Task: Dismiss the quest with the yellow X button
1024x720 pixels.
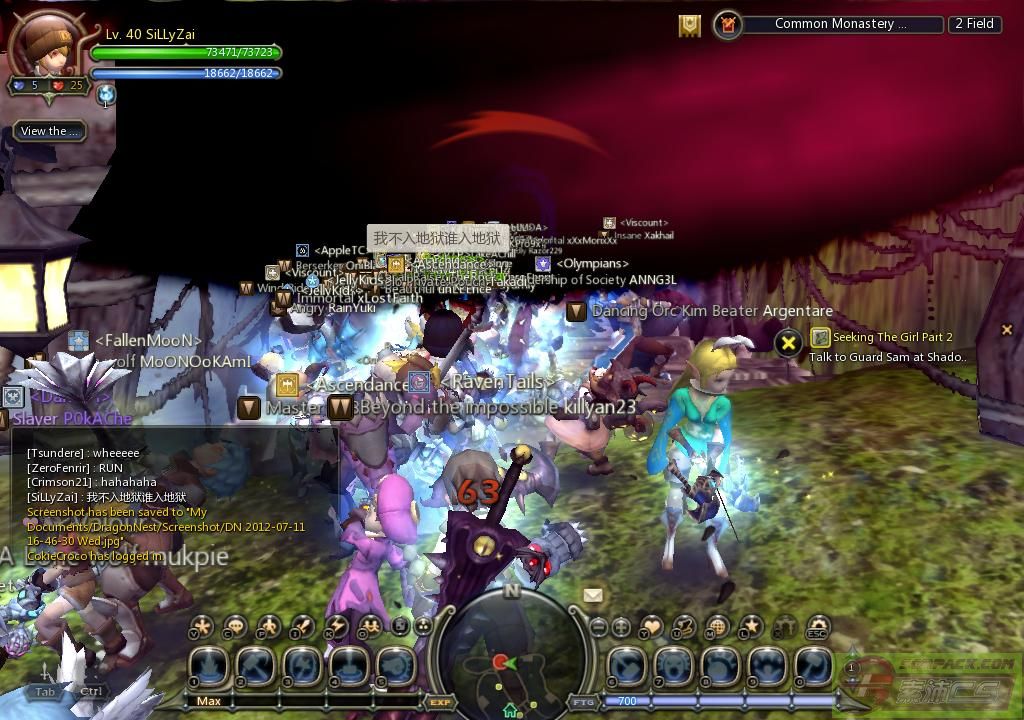Action: [x=788, y=344]
